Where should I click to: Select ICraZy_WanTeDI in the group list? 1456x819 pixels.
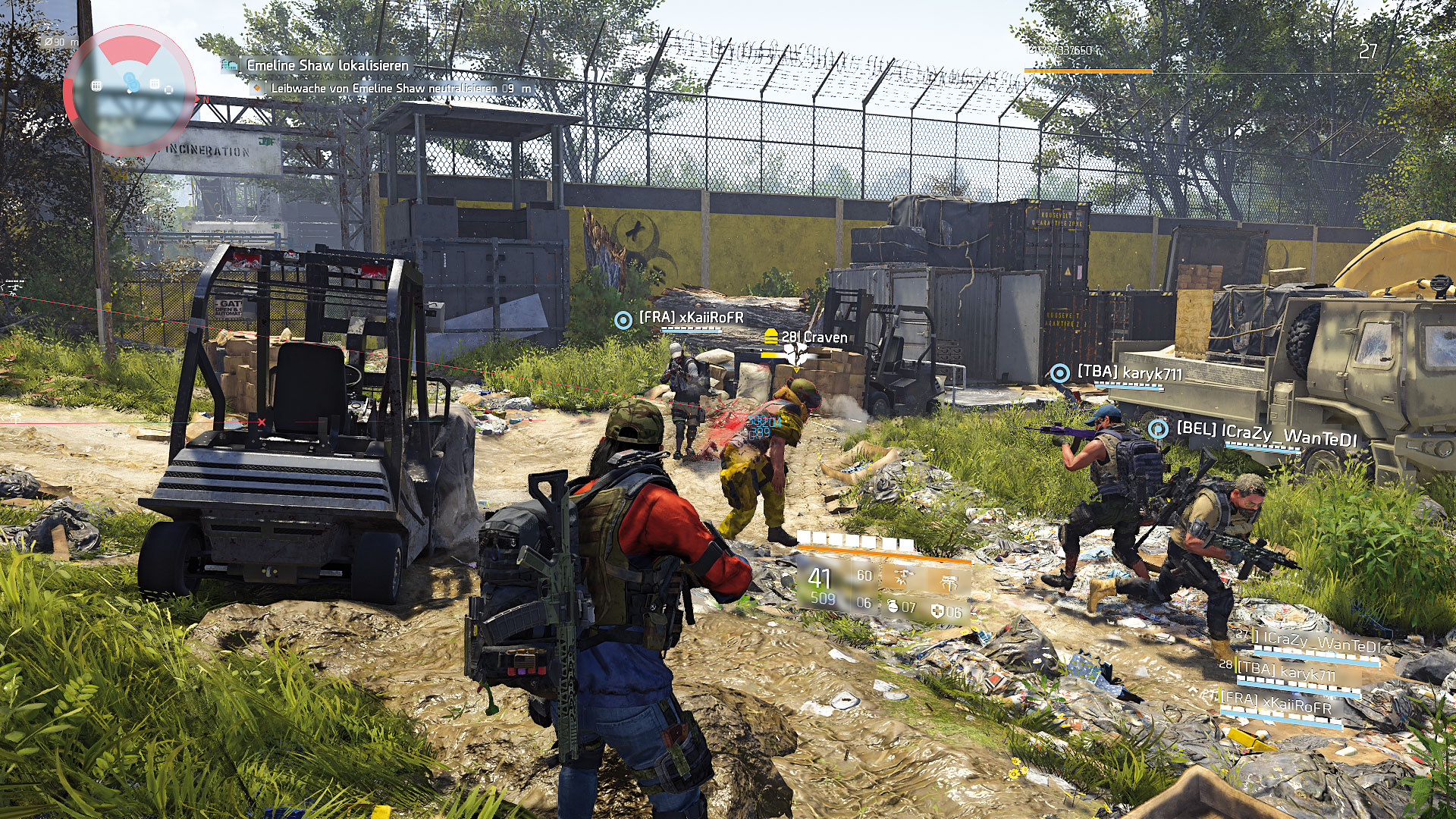point(1316,644)
